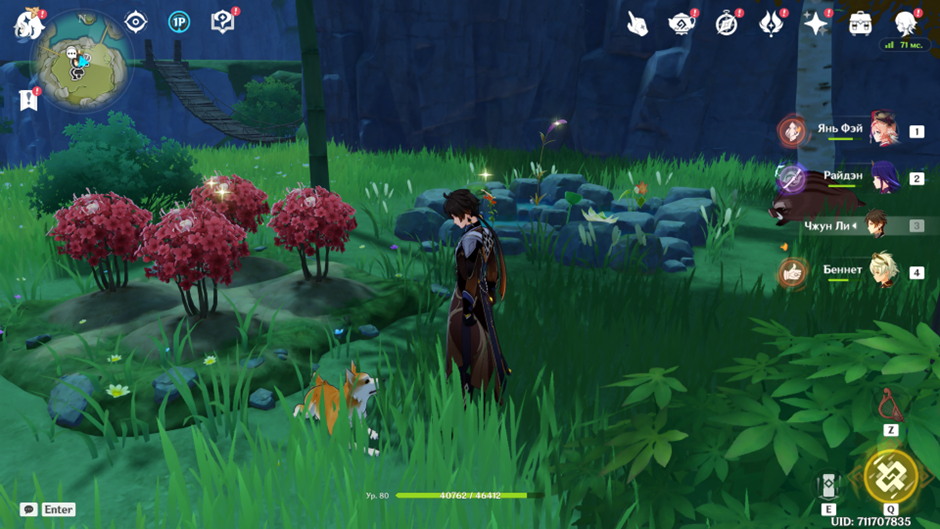This screenshot has height=529, width=940.
Task: Open the character screen icon
Action: pyautogui.click(x=905, y=22)
